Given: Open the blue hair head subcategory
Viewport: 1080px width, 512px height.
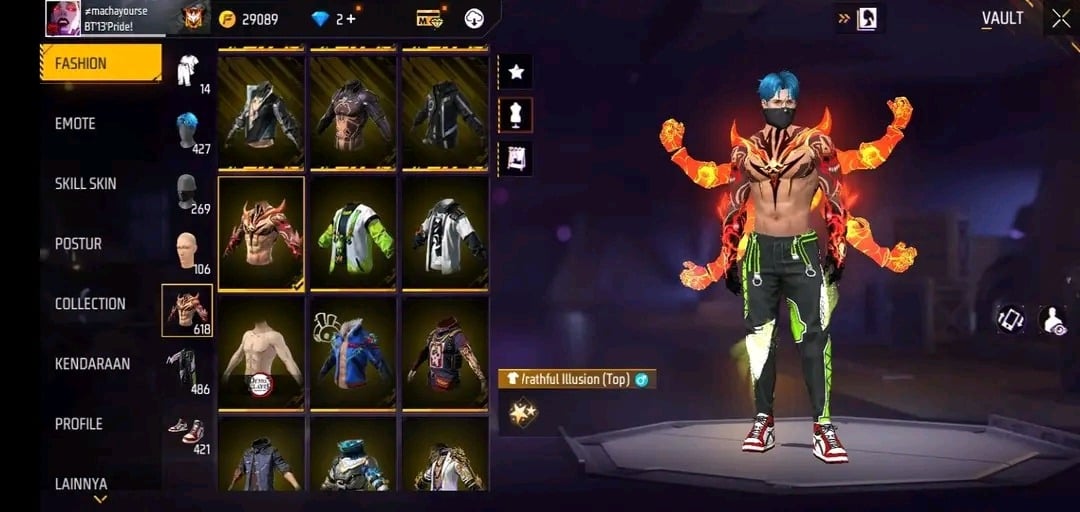Looking at the screenshot, I should coord(187,131).
